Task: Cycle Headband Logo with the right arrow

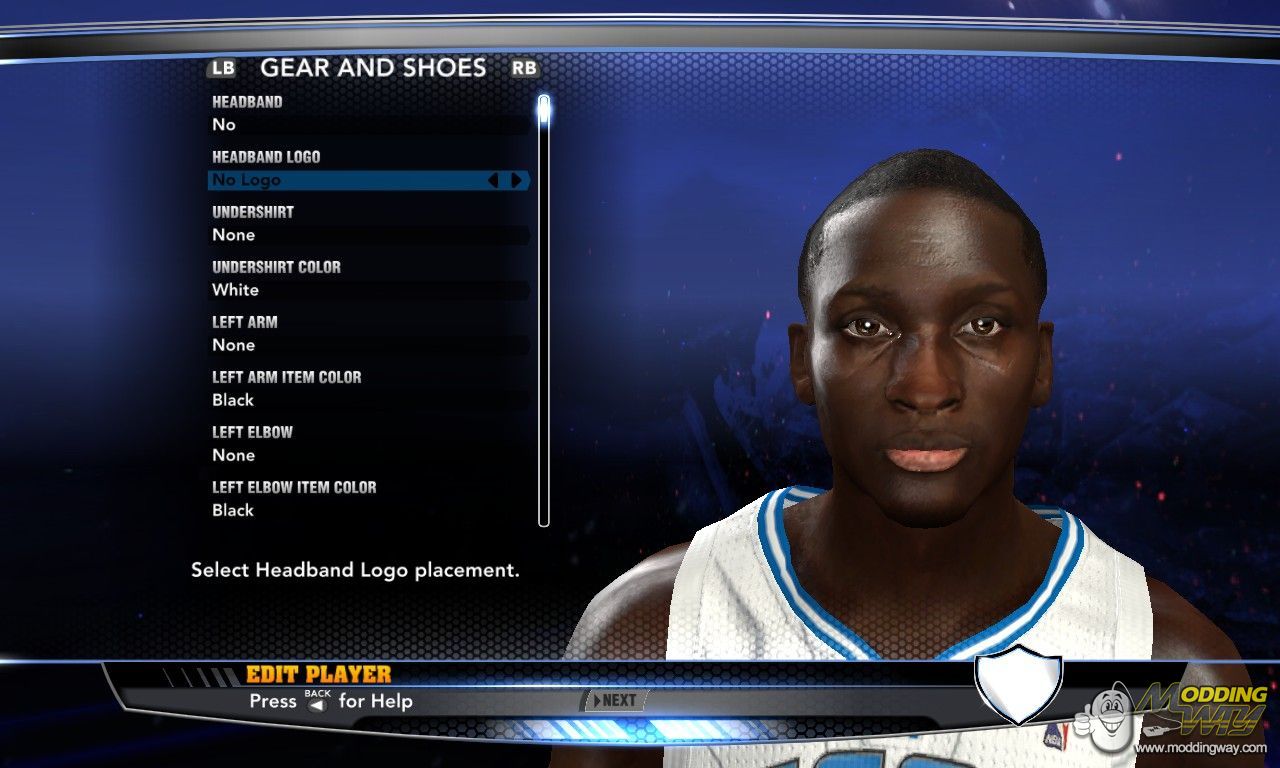Action: pos(517,180)
